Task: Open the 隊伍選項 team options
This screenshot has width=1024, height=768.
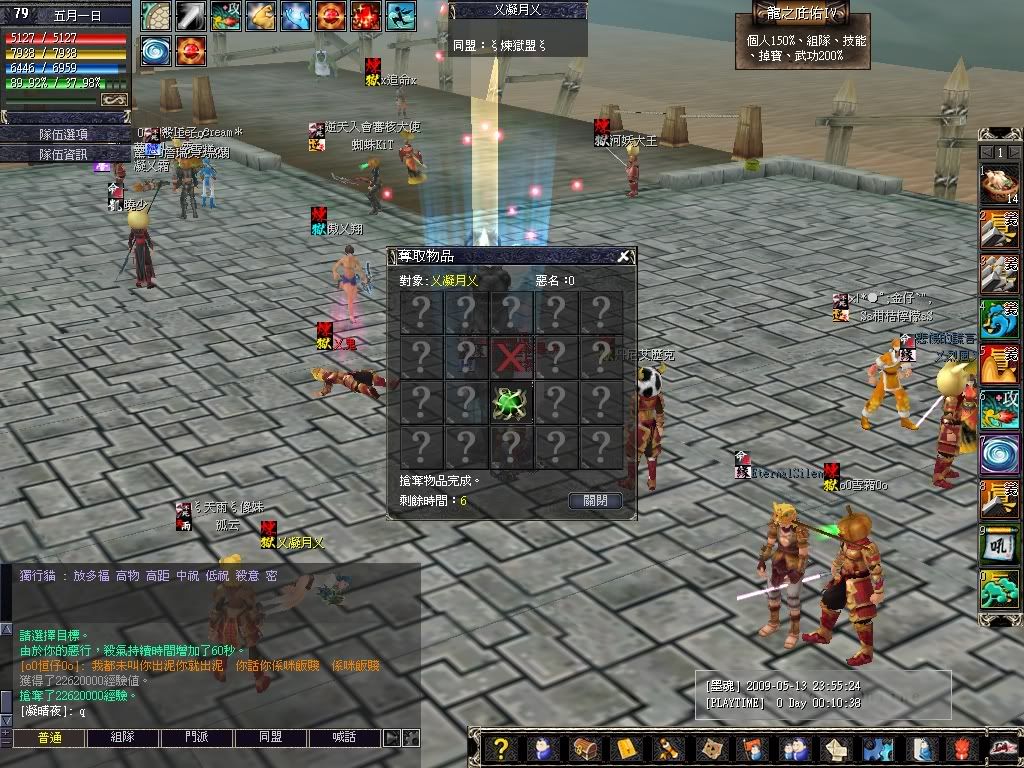Action: [x=63, y=134]
